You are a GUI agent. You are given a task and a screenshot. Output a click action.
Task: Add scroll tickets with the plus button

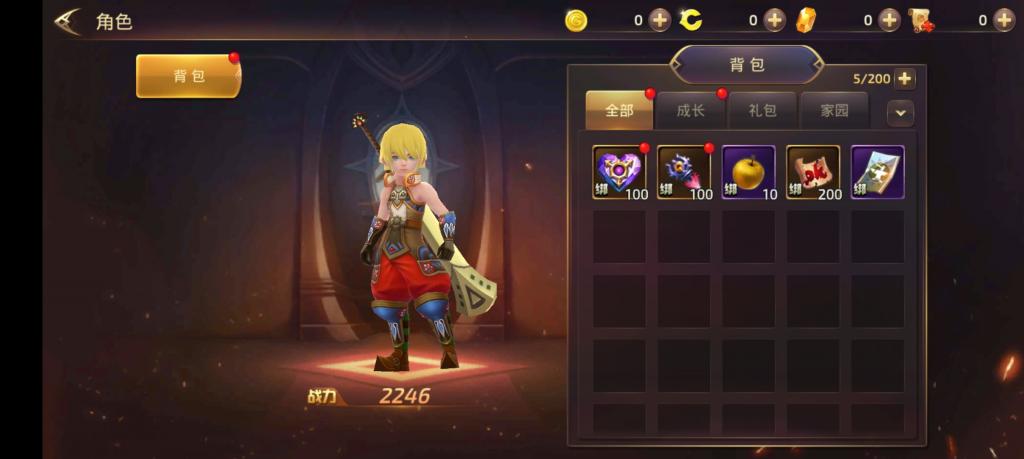(1004, 20)
